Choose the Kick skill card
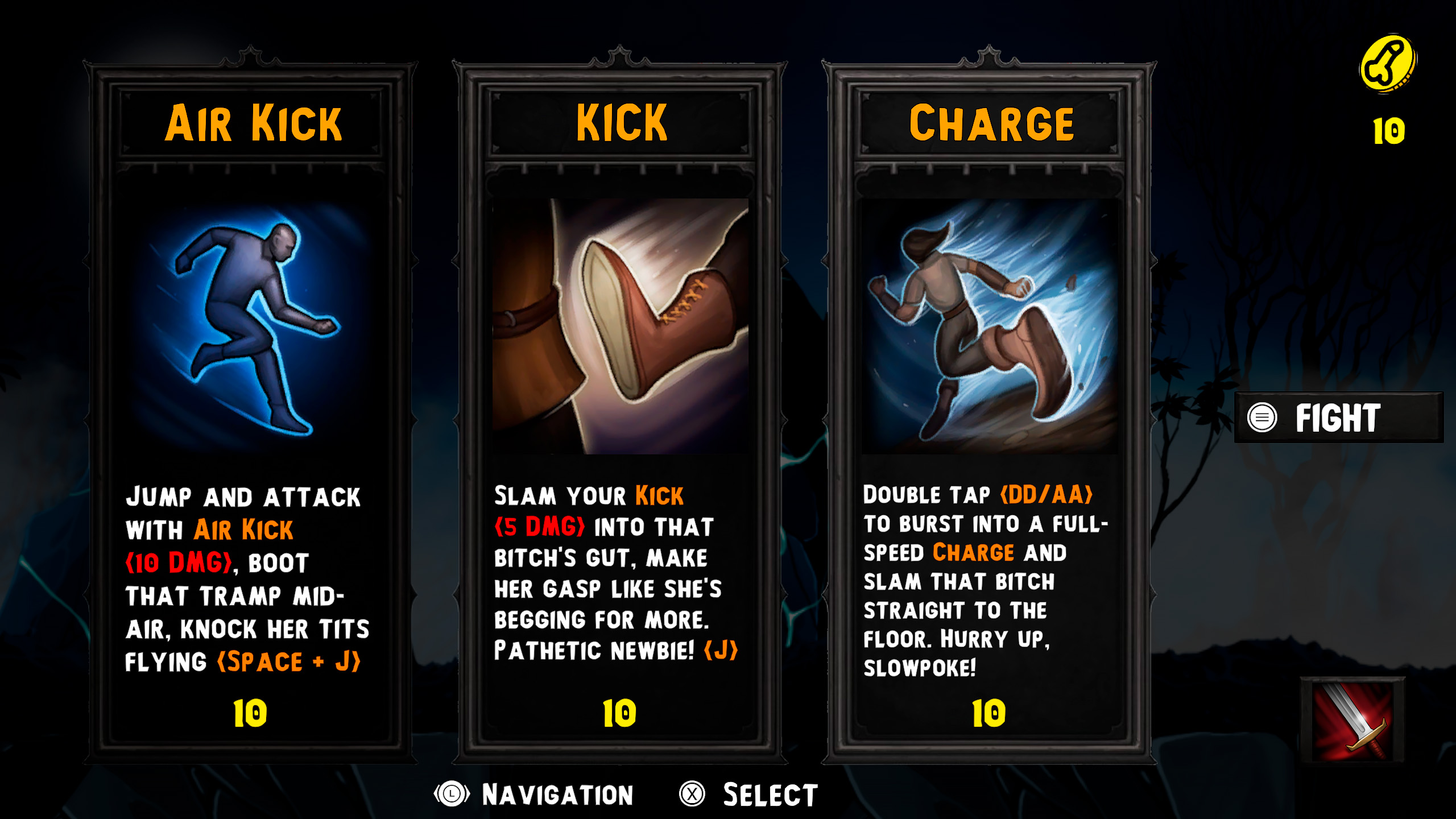This screenshot has height=819, width=1456. tap(620, 409)
